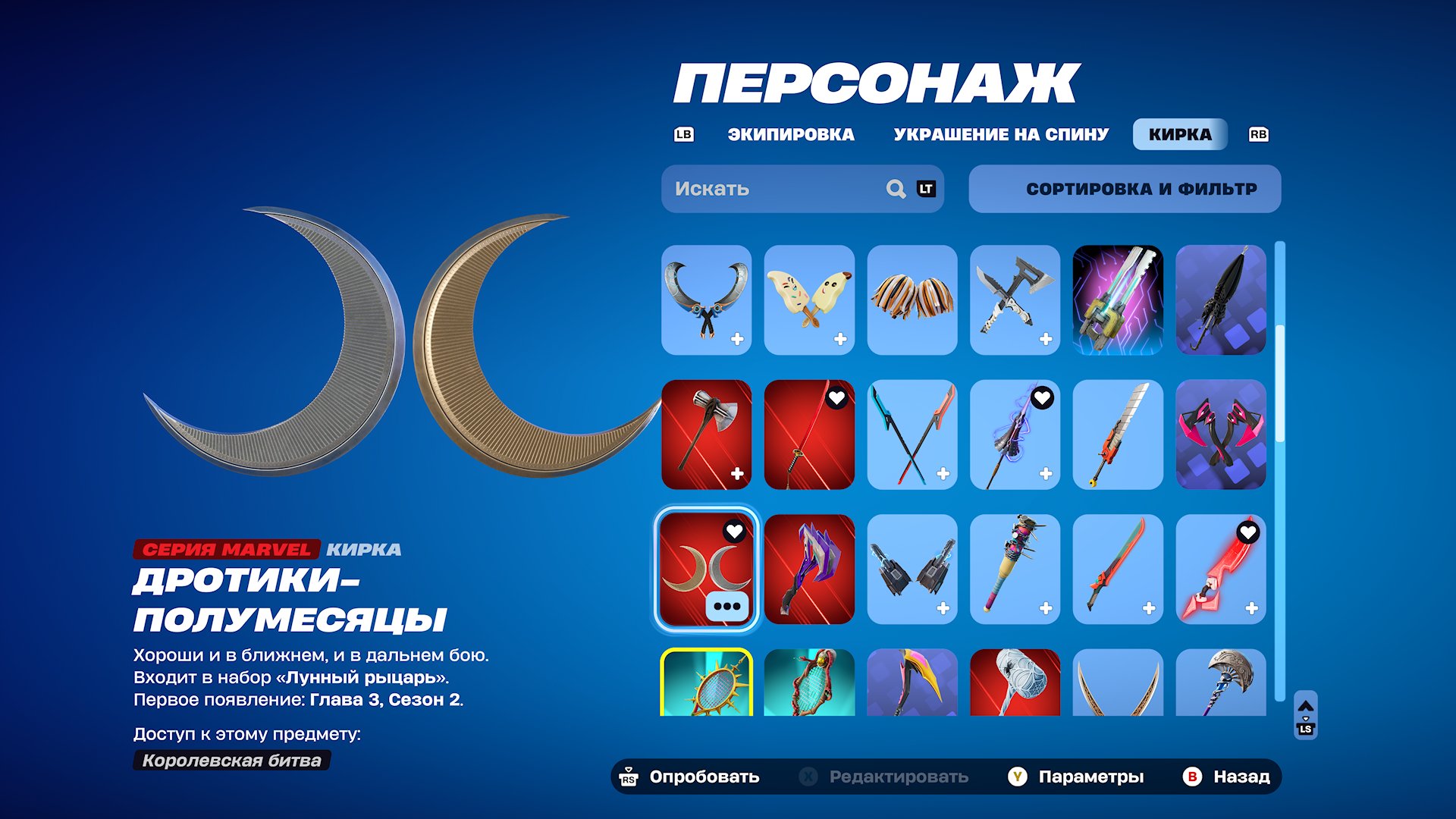
Task: Click the RB bumper icon
Action: pyautogui.click(x=1258, y=134)
